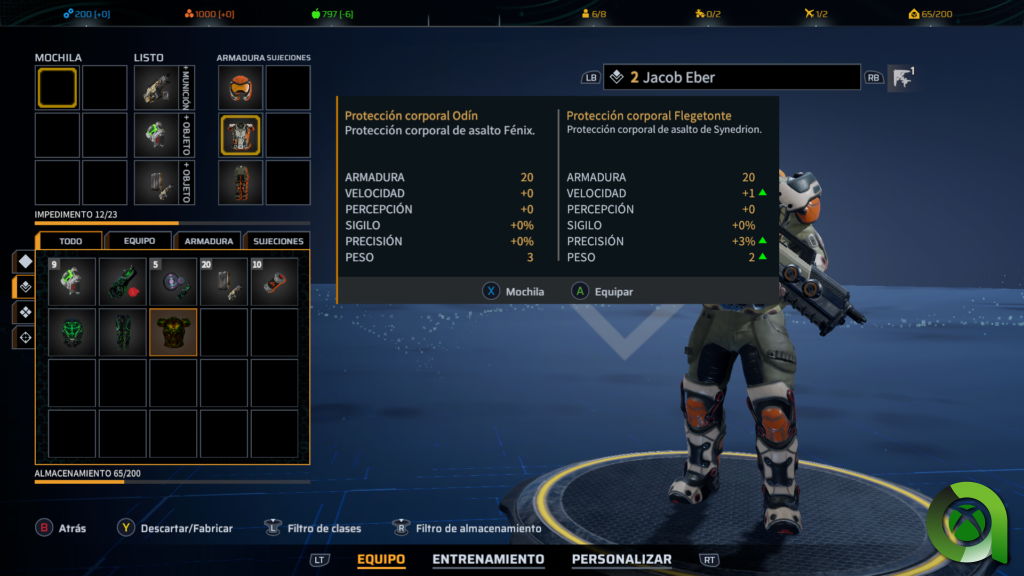Select the equipped orange helmet slot
The image size is (1024, 576).
pyautogui.click(x=240, y=88)
